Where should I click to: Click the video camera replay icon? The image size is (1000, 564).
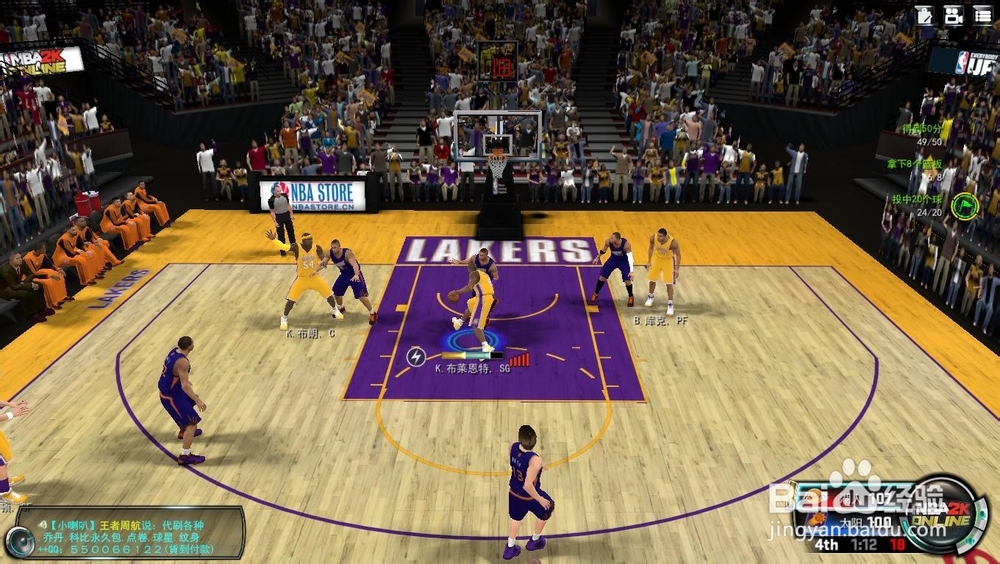pos(953,14)
